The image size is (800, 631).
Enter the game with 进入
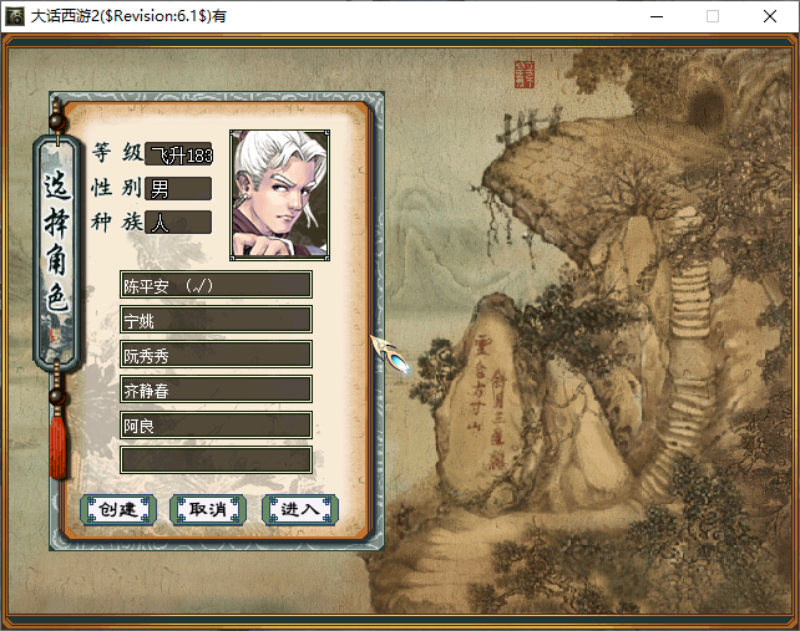tap(299, 509)
